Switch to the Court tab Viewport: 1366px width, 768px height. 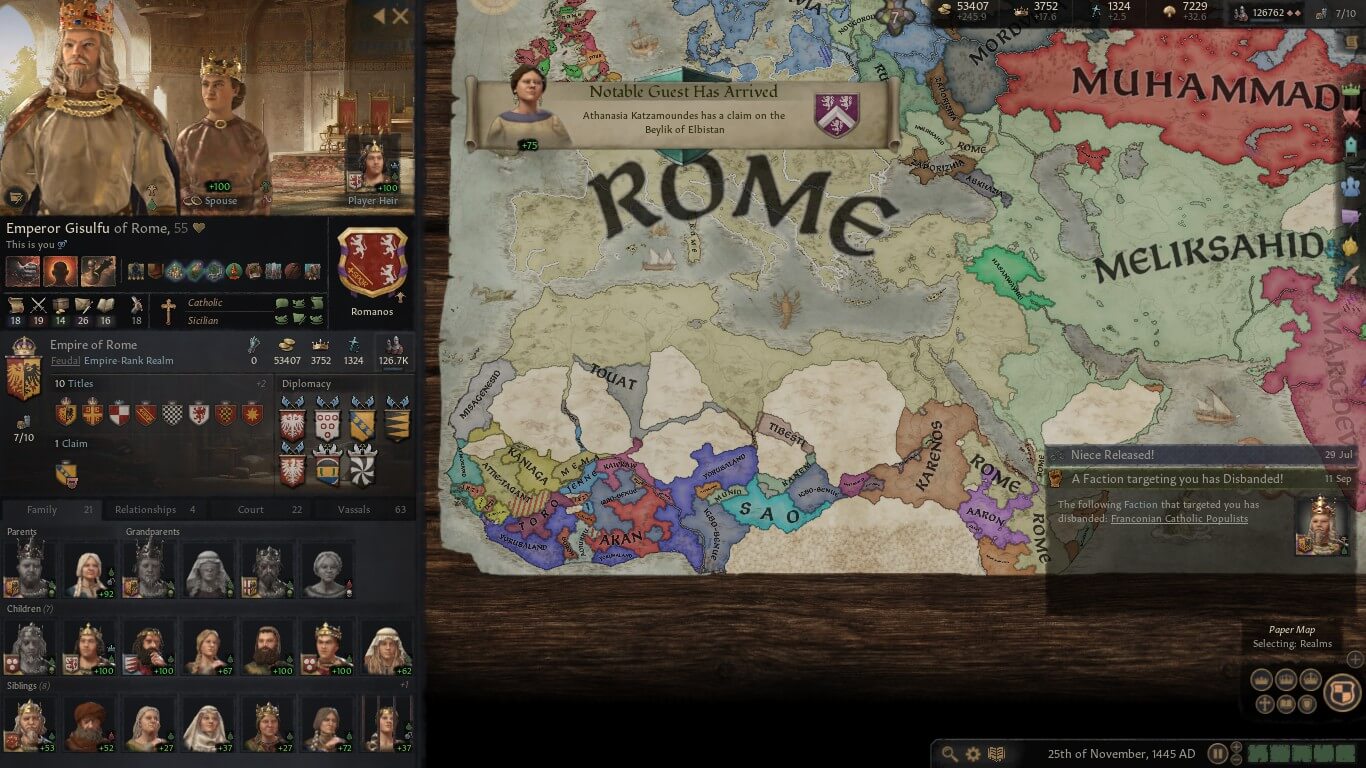249,509
